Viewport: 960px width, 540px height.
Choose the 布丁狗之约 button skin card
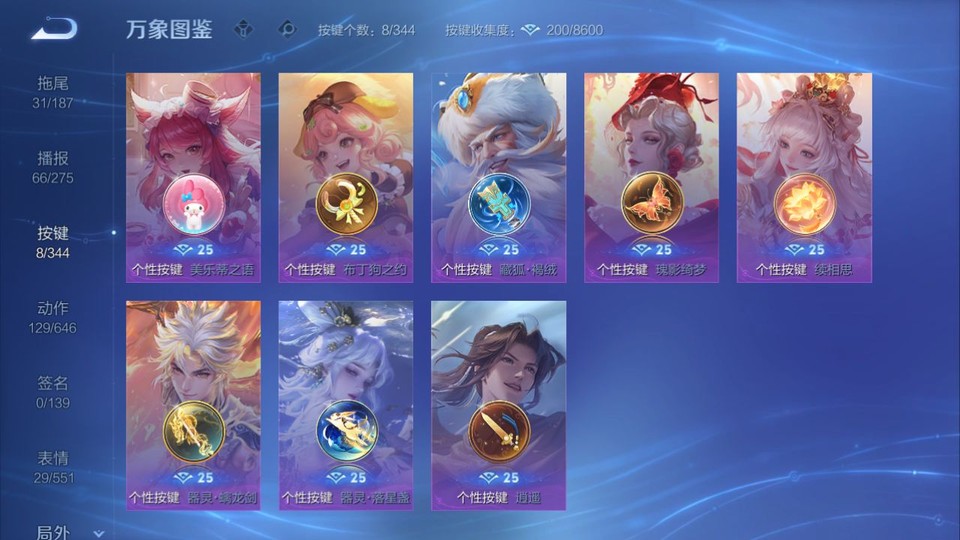tap(346, 177)
